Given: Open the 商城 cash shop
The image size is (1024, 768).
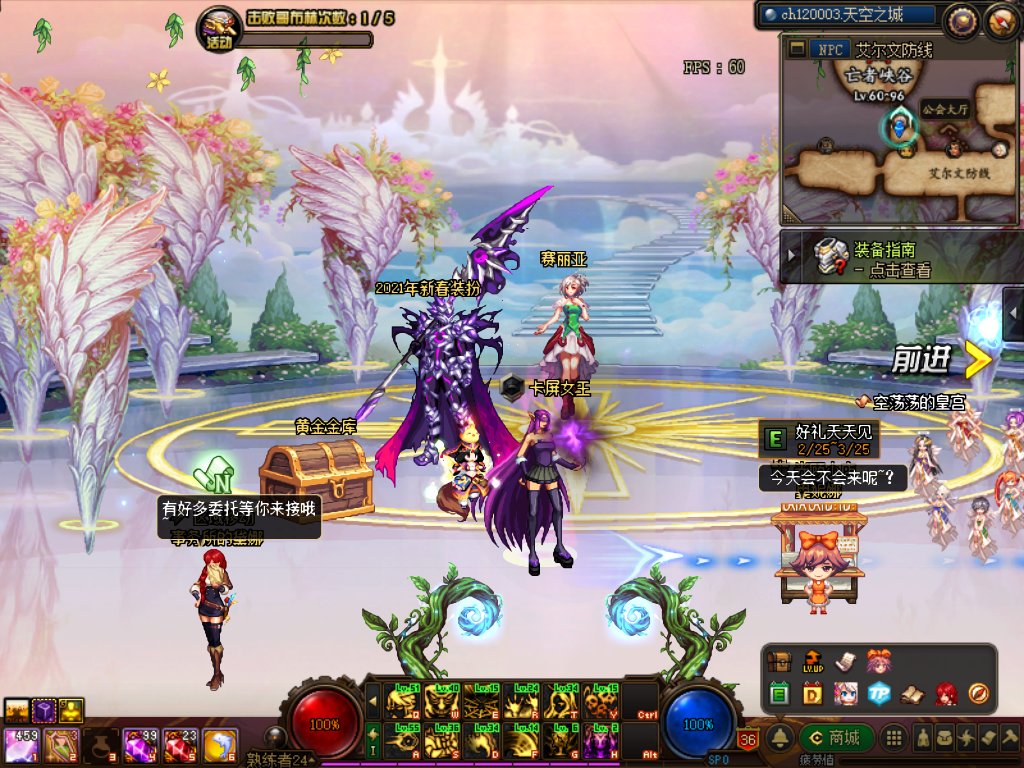Looking at the screenshot, I should tap(836, 739).
